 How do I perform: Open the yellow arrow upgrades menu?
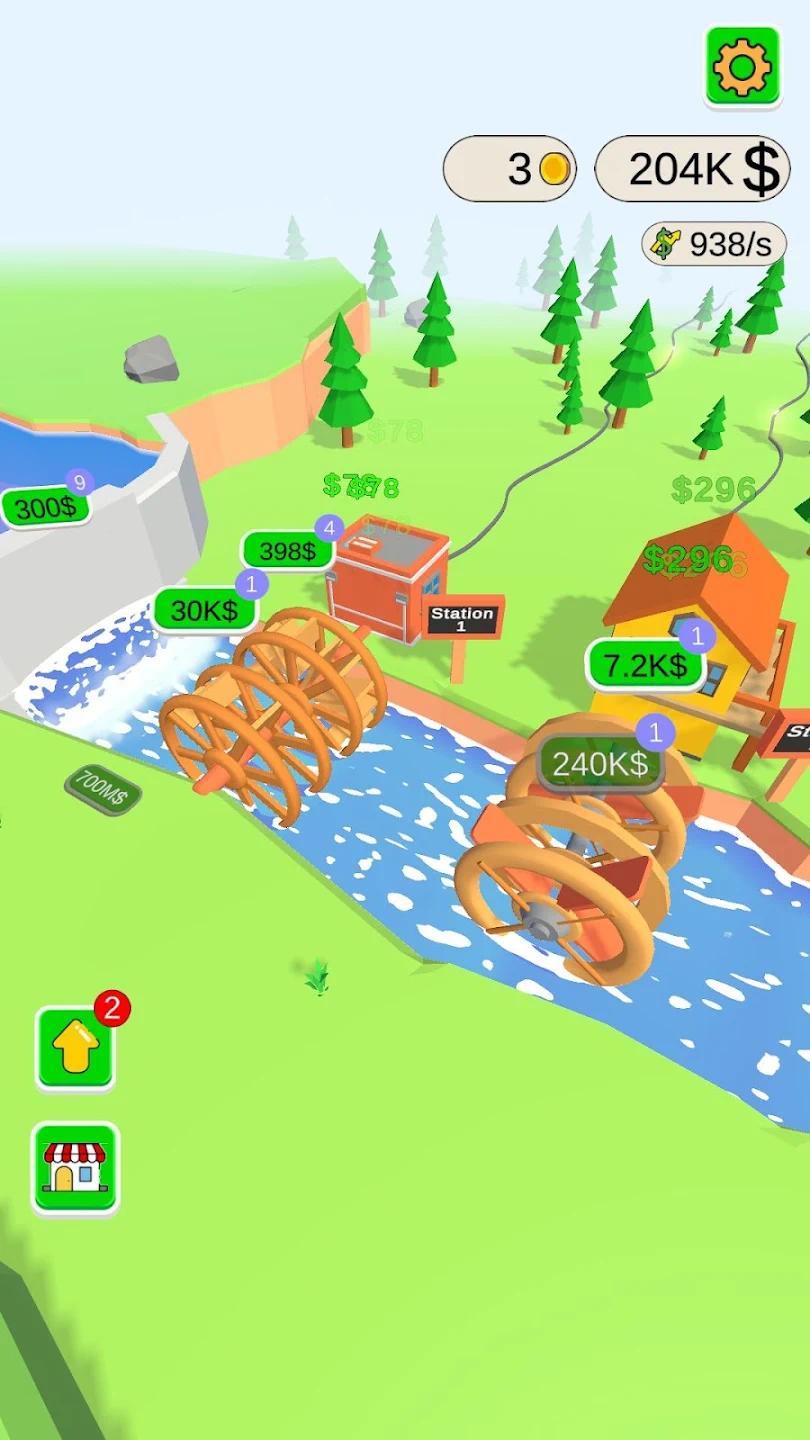[76, 1049]
